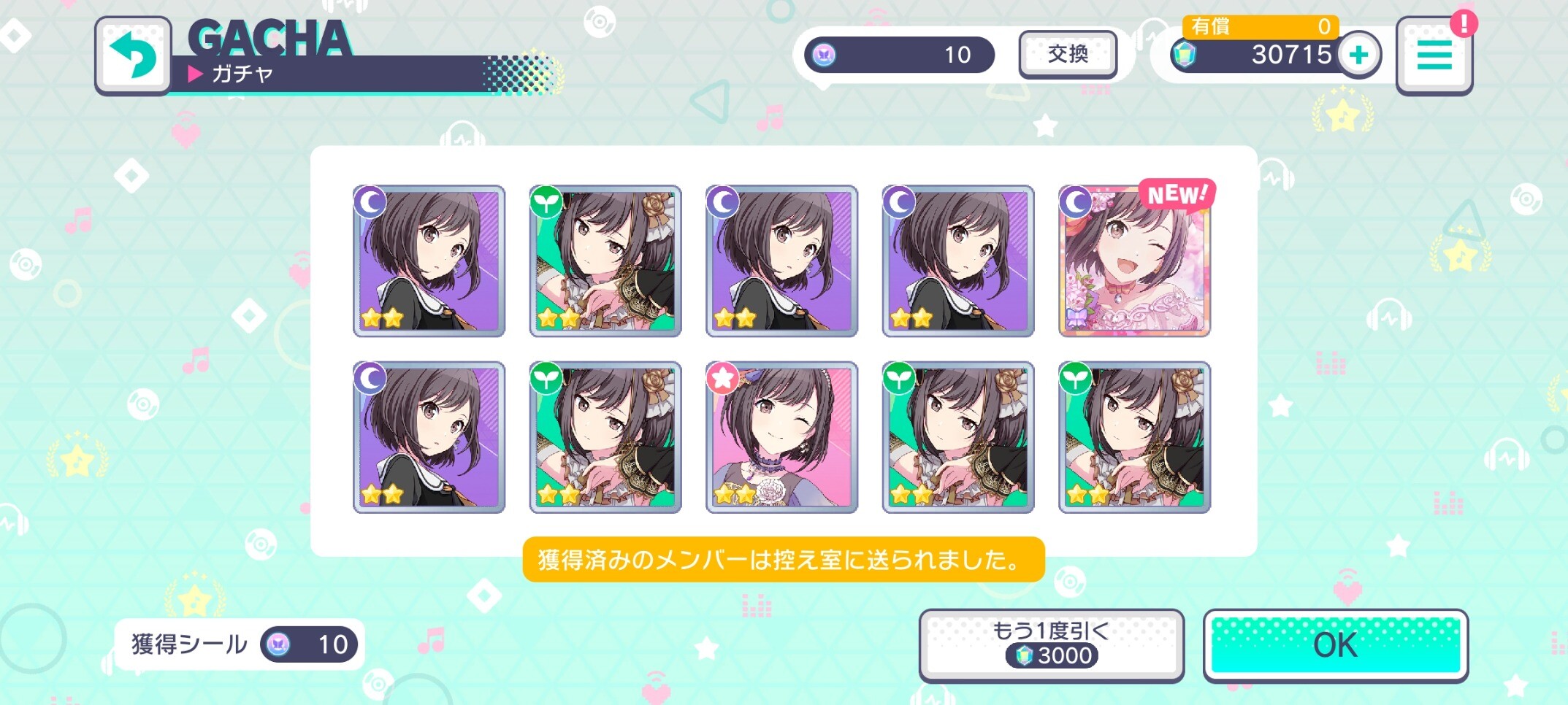Viewport: 1568px width, 705px height.
Task: Confirm results with the OK button
Action: point(1335,645)
